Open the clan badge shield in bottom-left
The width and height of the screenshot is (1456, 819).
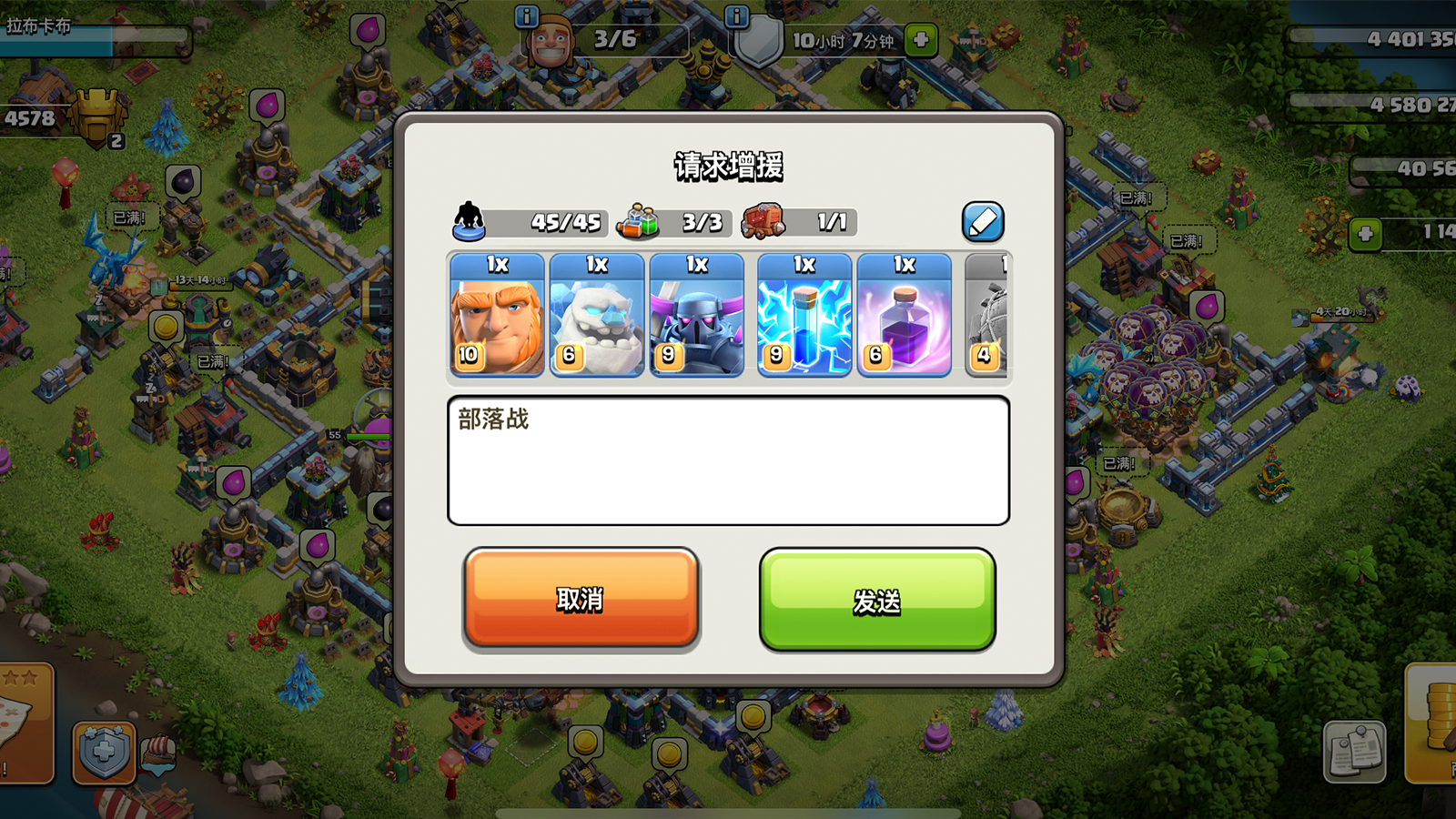click(103, 751)
